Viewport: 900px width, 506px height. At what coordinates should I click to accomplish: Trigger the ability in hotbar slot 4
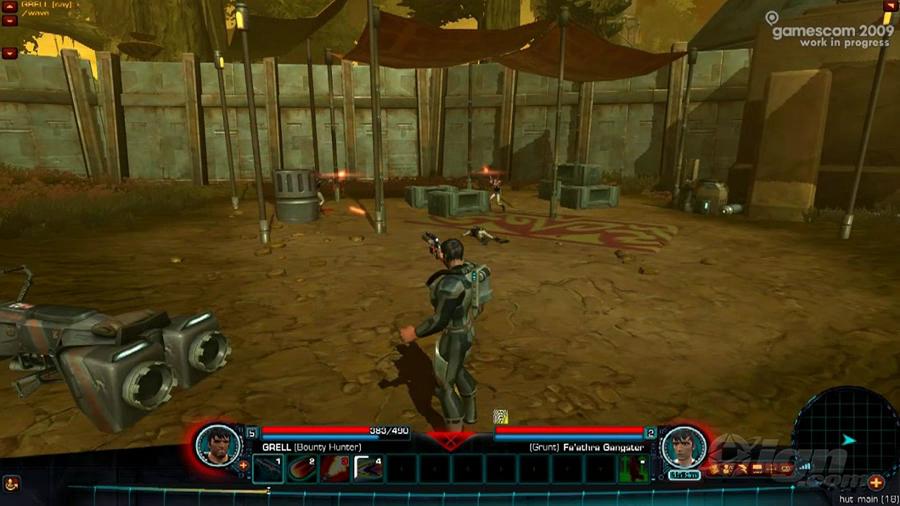[x=369, y=468]
